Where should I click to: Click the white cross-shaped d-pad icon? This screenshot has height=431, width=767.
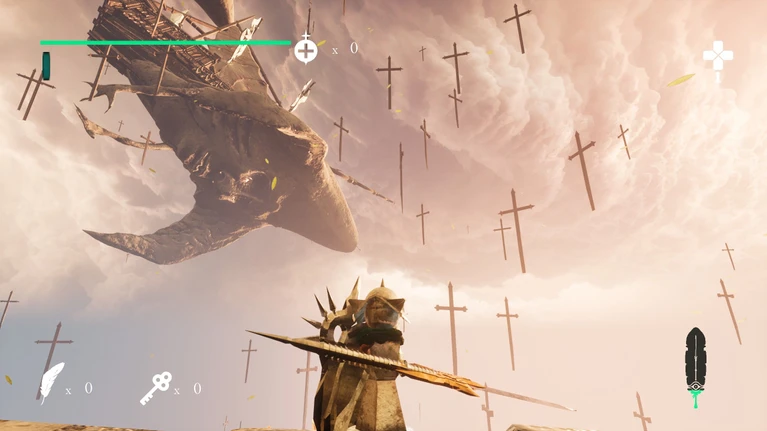tap(717, 57)
